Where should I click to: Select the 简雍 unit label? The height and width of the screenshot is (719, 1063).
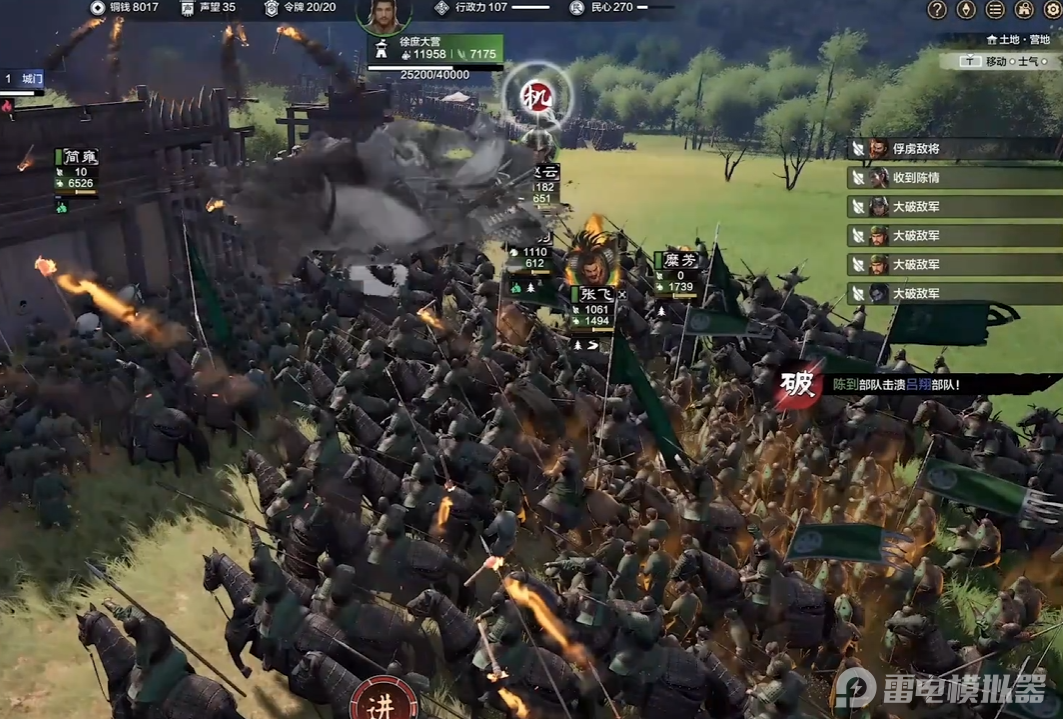[x=78, y=156]
